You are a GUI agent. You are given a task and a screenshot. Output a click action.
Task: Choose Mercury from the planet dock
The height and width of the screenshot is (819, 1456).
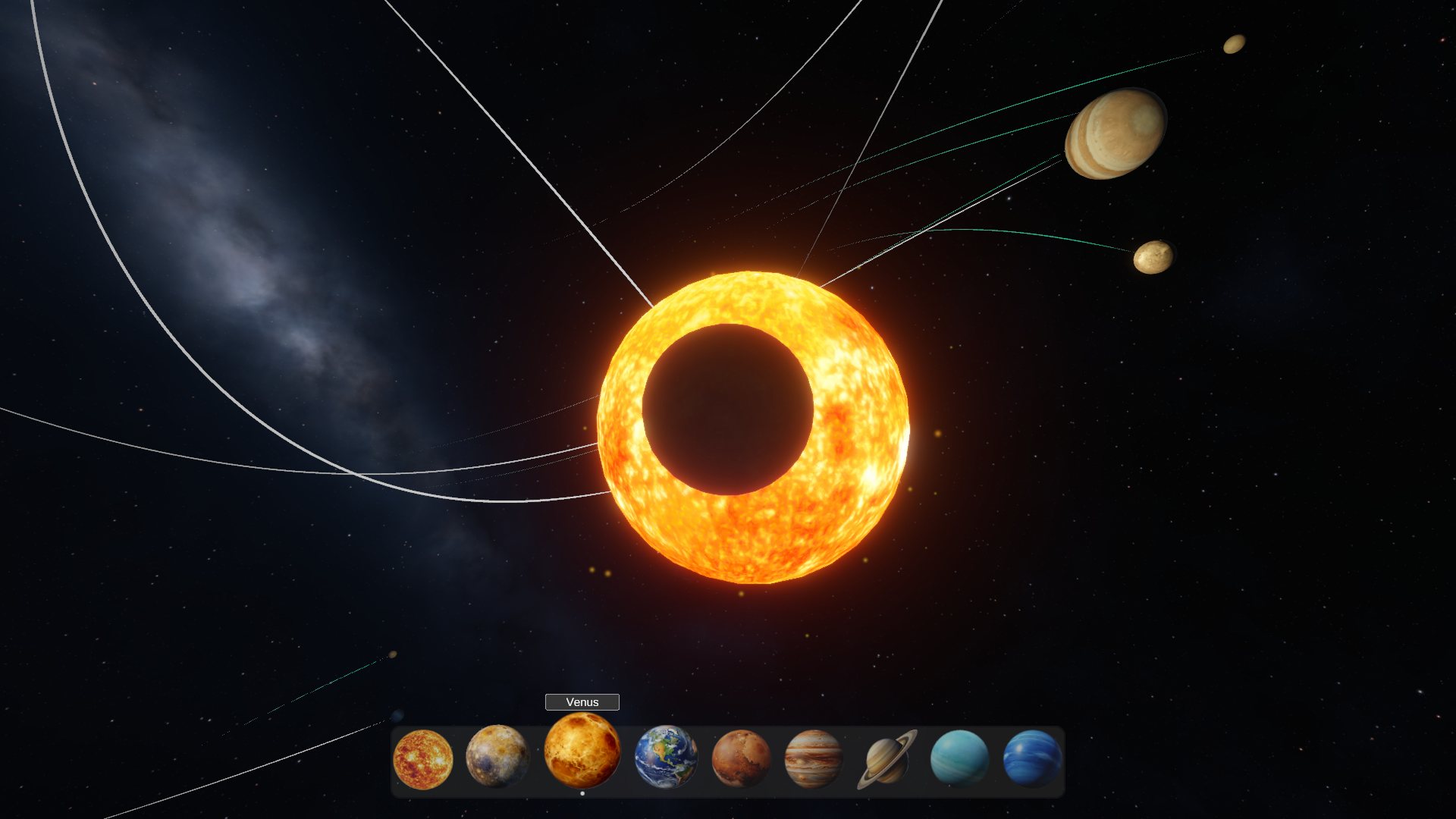pyautogui.click(x=497, y=756)
